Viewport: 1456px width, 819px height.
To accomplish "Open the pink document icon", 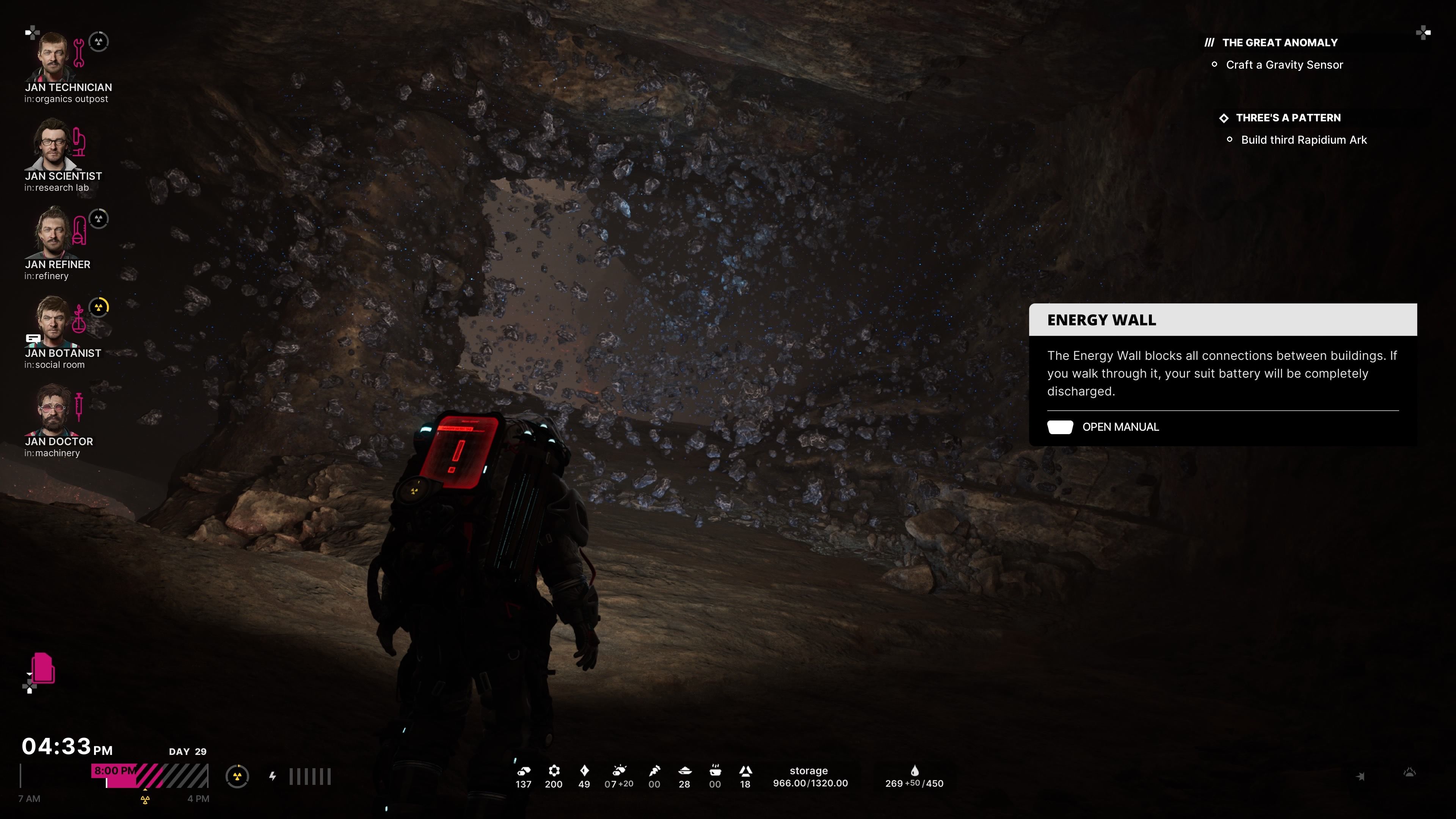I will tap(43, 668).
